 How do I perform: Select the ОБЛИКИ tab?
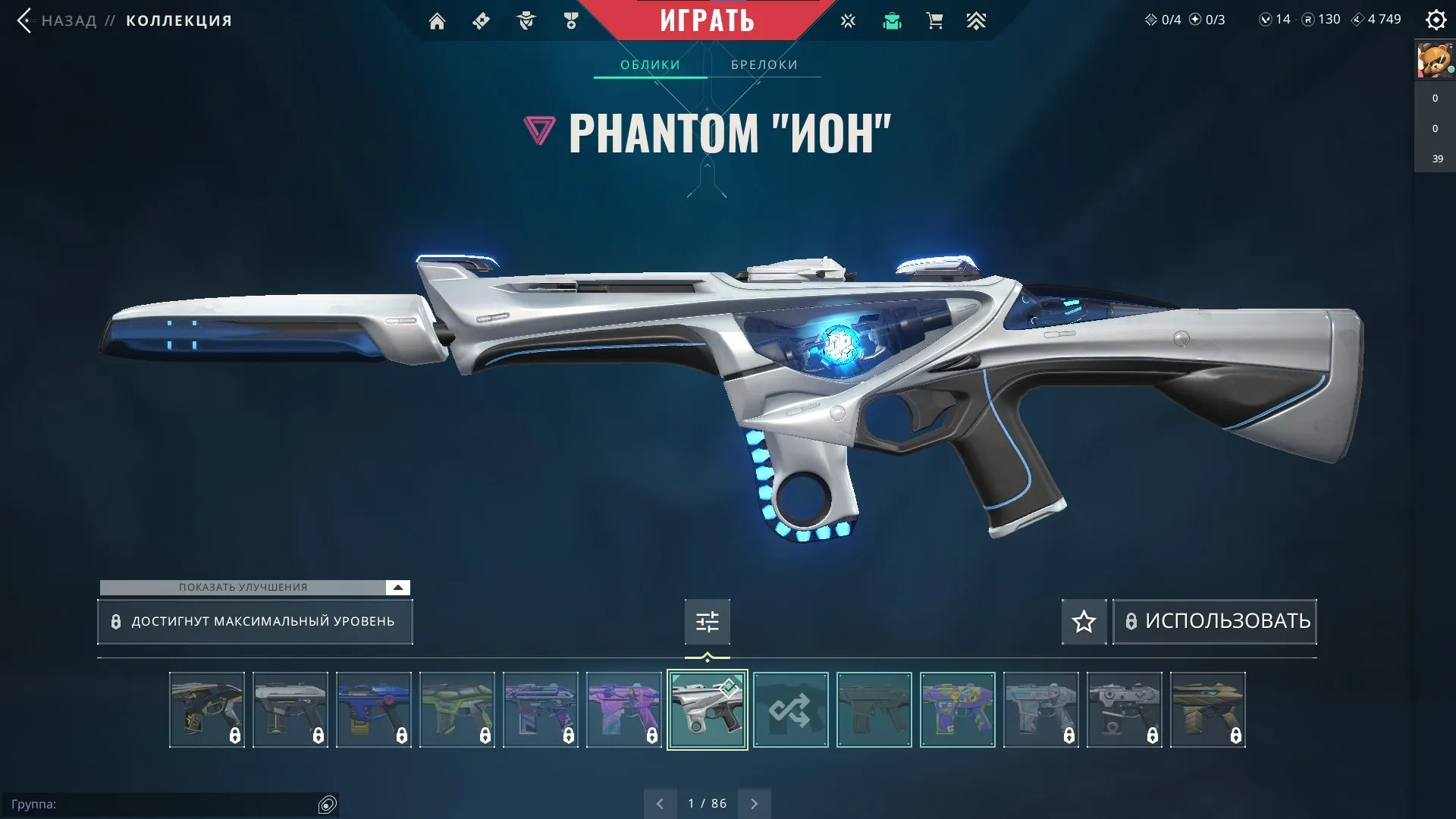[x=650, y=64]
